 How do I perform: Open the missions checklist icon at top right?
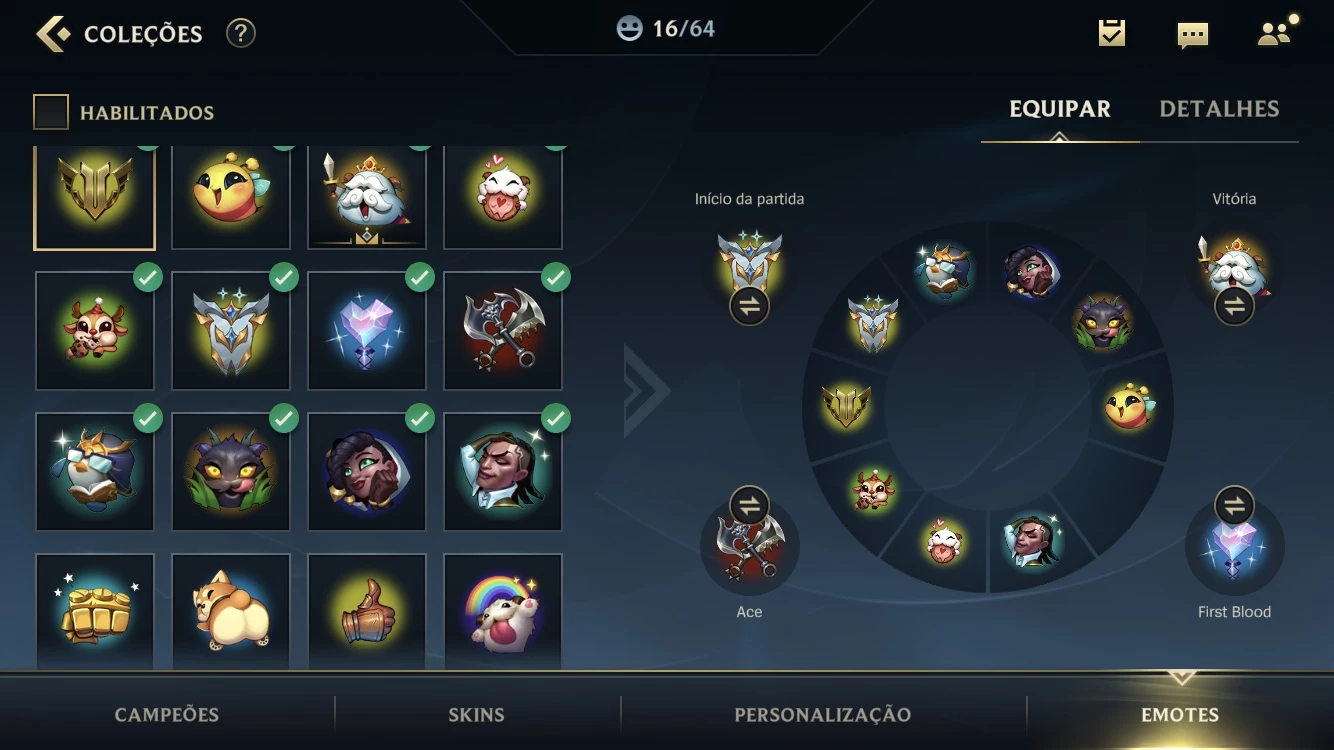[x=1111, y=32]
